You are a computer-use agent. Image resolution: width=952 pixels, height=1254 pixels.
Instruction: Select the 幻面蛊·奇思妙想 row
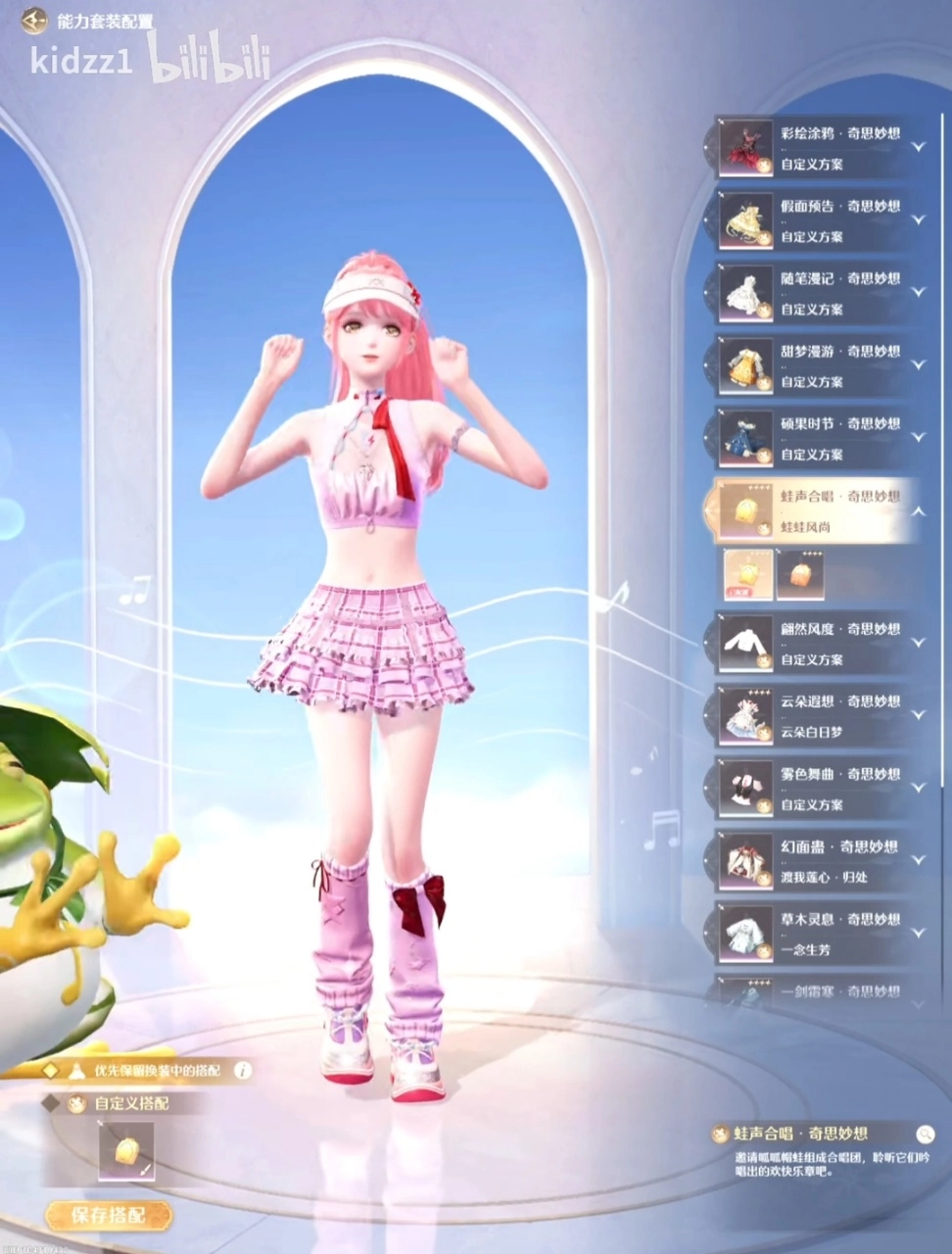[x=813, y=860]
